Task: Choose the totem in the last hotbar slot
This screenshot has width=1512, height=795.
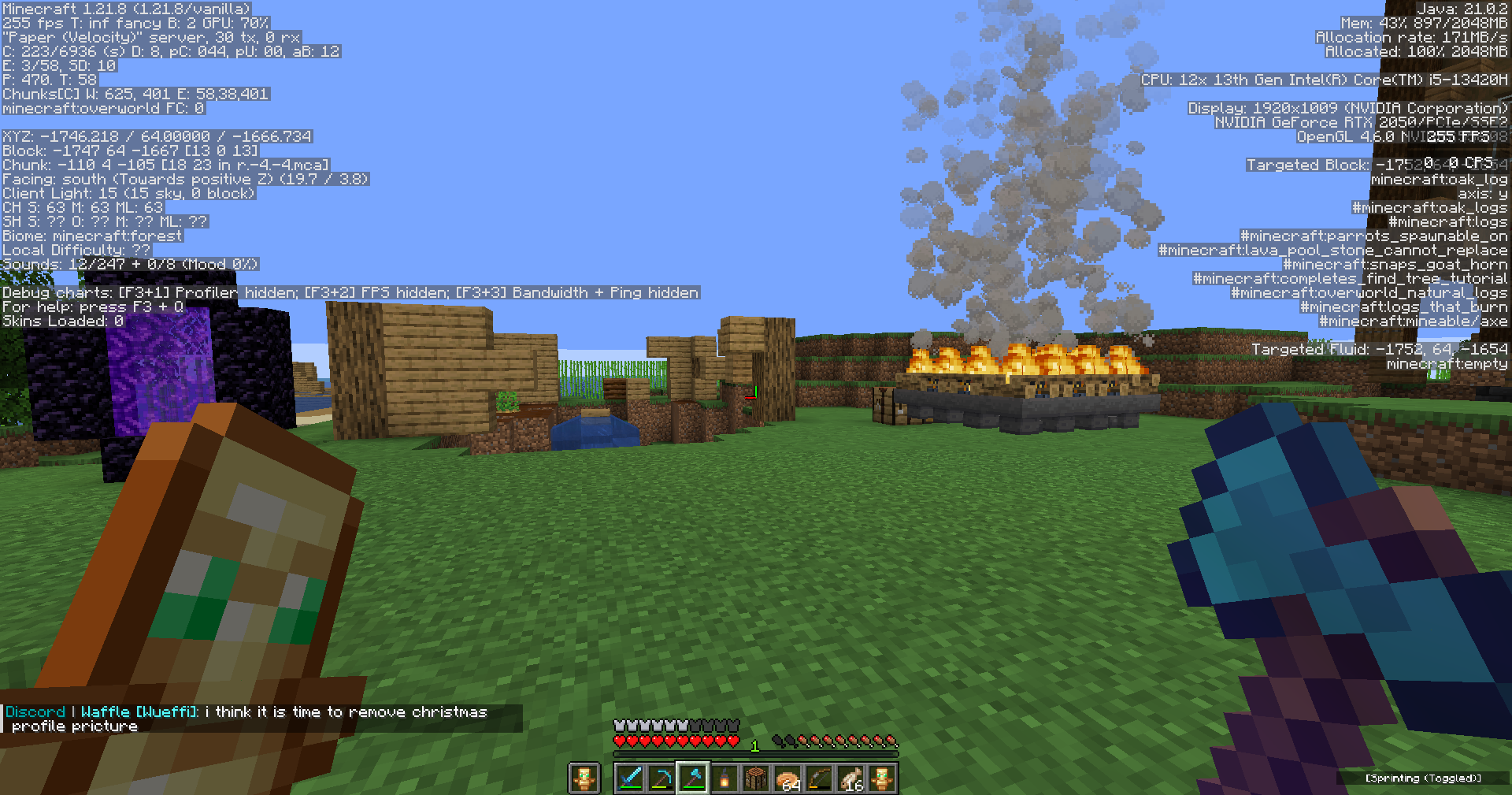Action: tap(882, 778)
